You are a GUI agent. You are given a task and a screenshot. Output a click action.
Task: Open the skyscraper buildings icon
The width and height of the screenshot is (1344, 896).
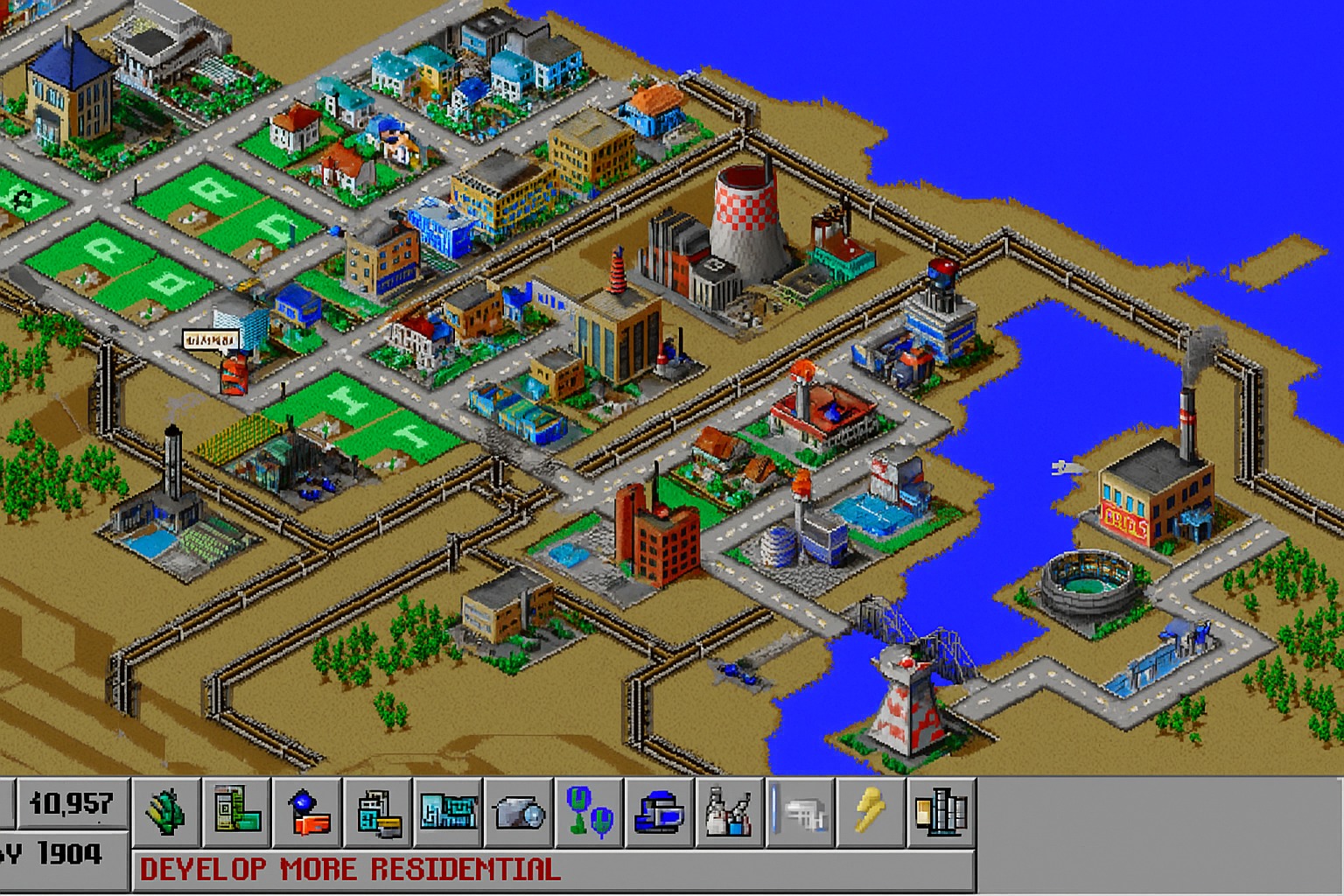click(x=941, y=812)
